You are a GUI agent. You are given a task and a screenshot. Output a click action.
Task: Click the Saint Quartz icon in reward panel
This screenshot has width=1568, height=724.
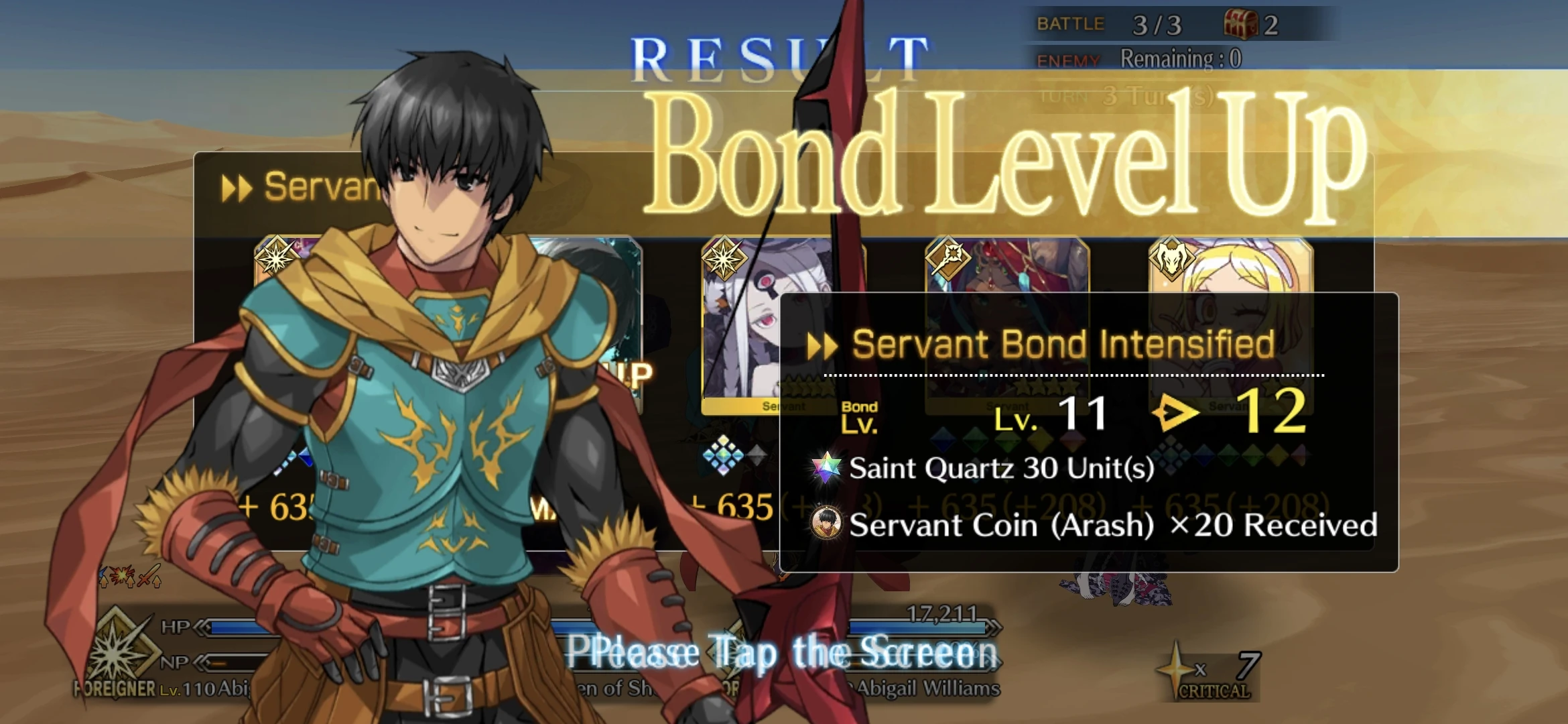pos(827,468)
